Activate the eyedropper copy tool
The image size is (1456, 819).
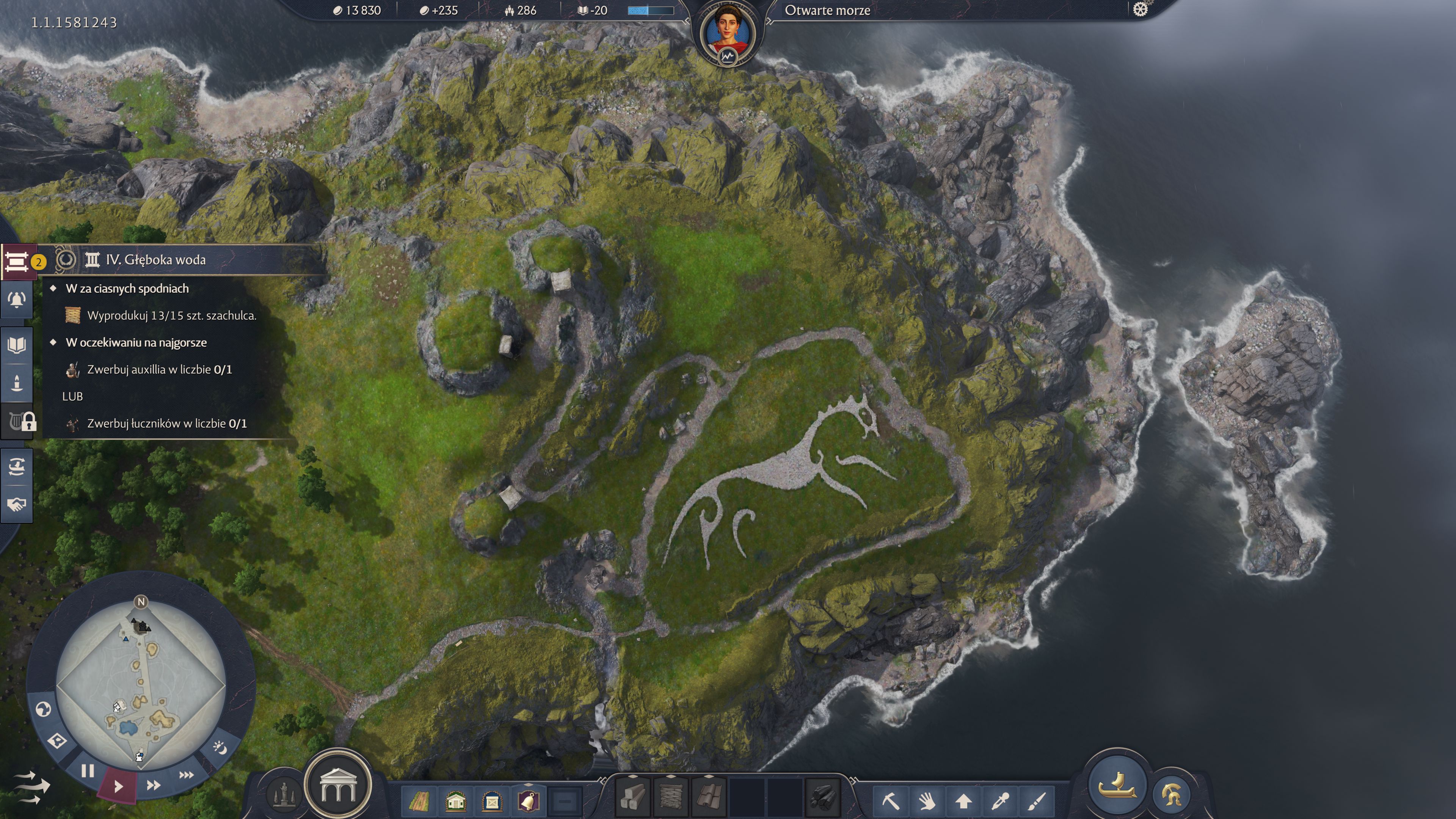[1000, 800]
